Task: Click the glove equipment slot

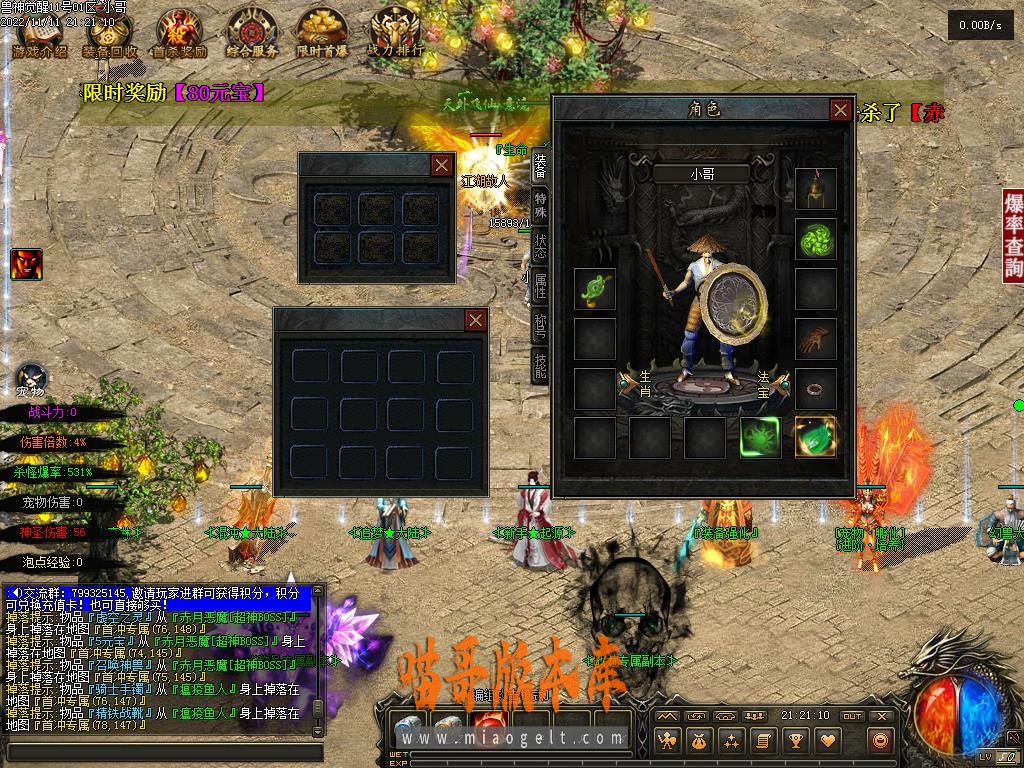Action: [x=815, y=339]
